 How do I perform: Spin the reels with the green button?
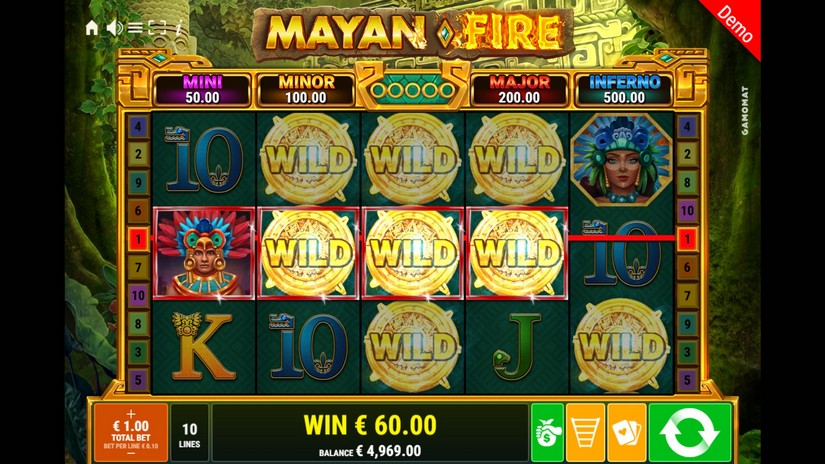click(689, 432)
